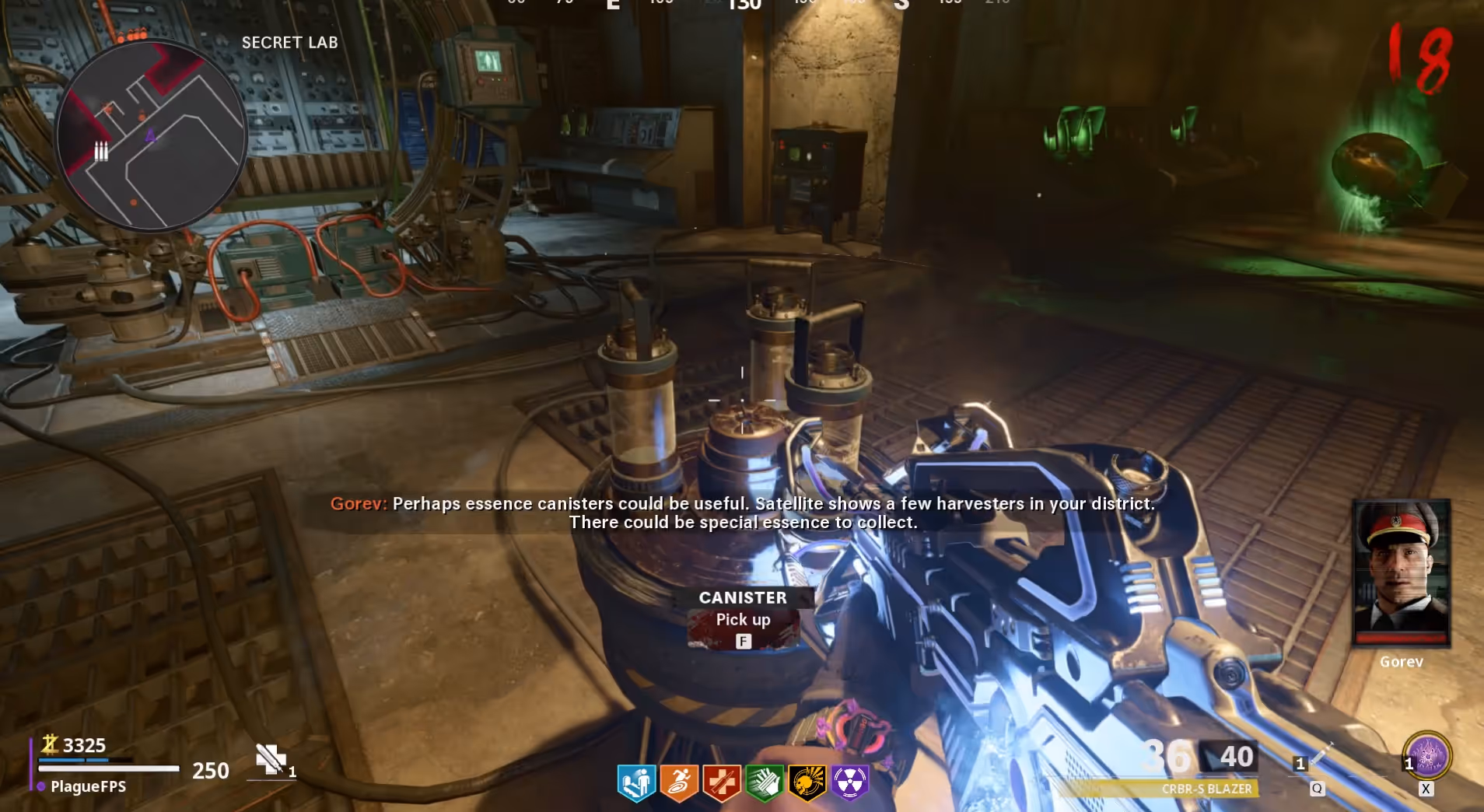Select the yellow Deadshot Daiquiri skull perk
The height and width of the screenshot is (812, 1484).
(807, 782)
